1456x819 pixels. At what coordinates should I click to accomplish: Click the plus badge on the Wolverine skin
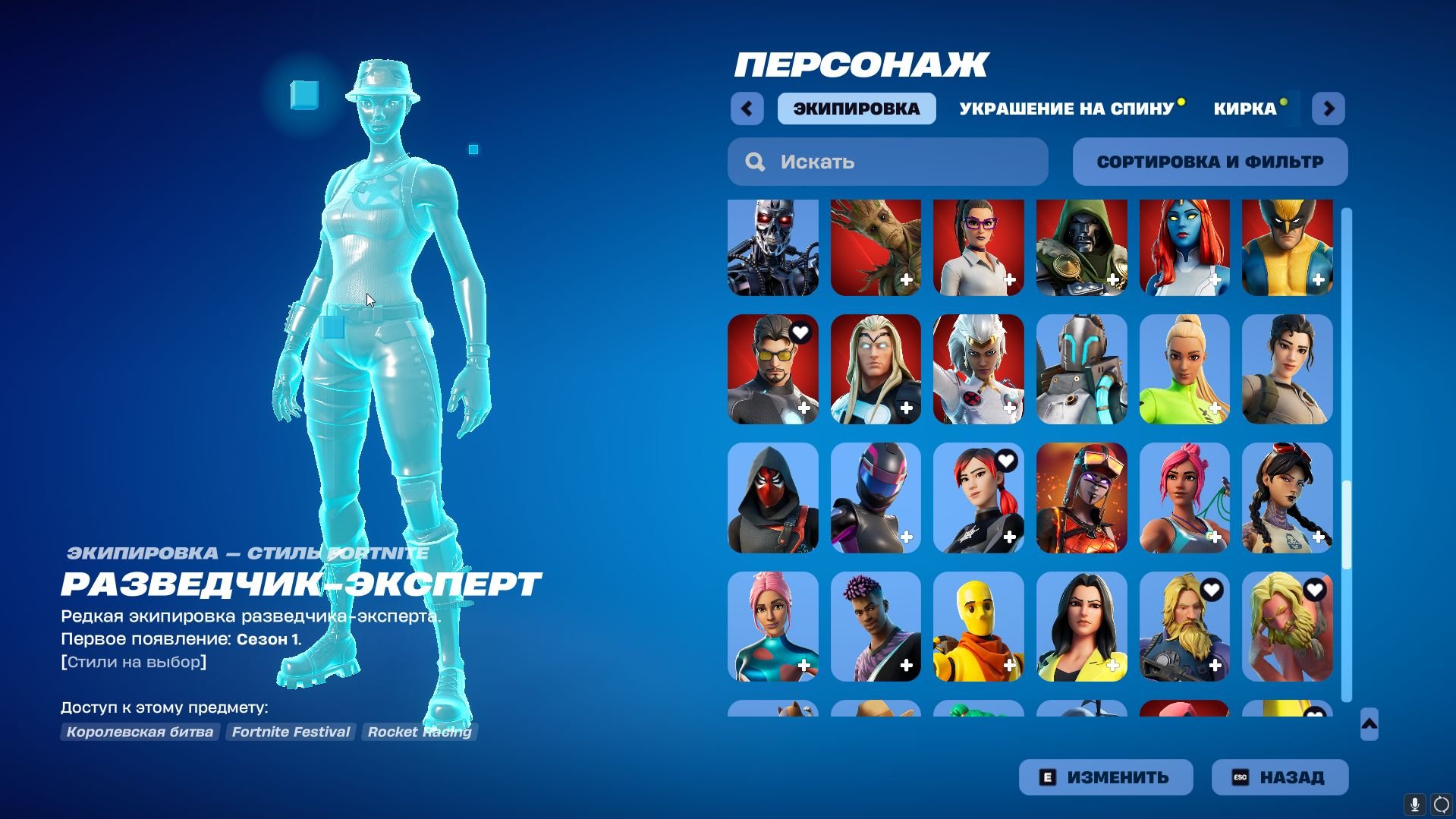click(1317, 281)
